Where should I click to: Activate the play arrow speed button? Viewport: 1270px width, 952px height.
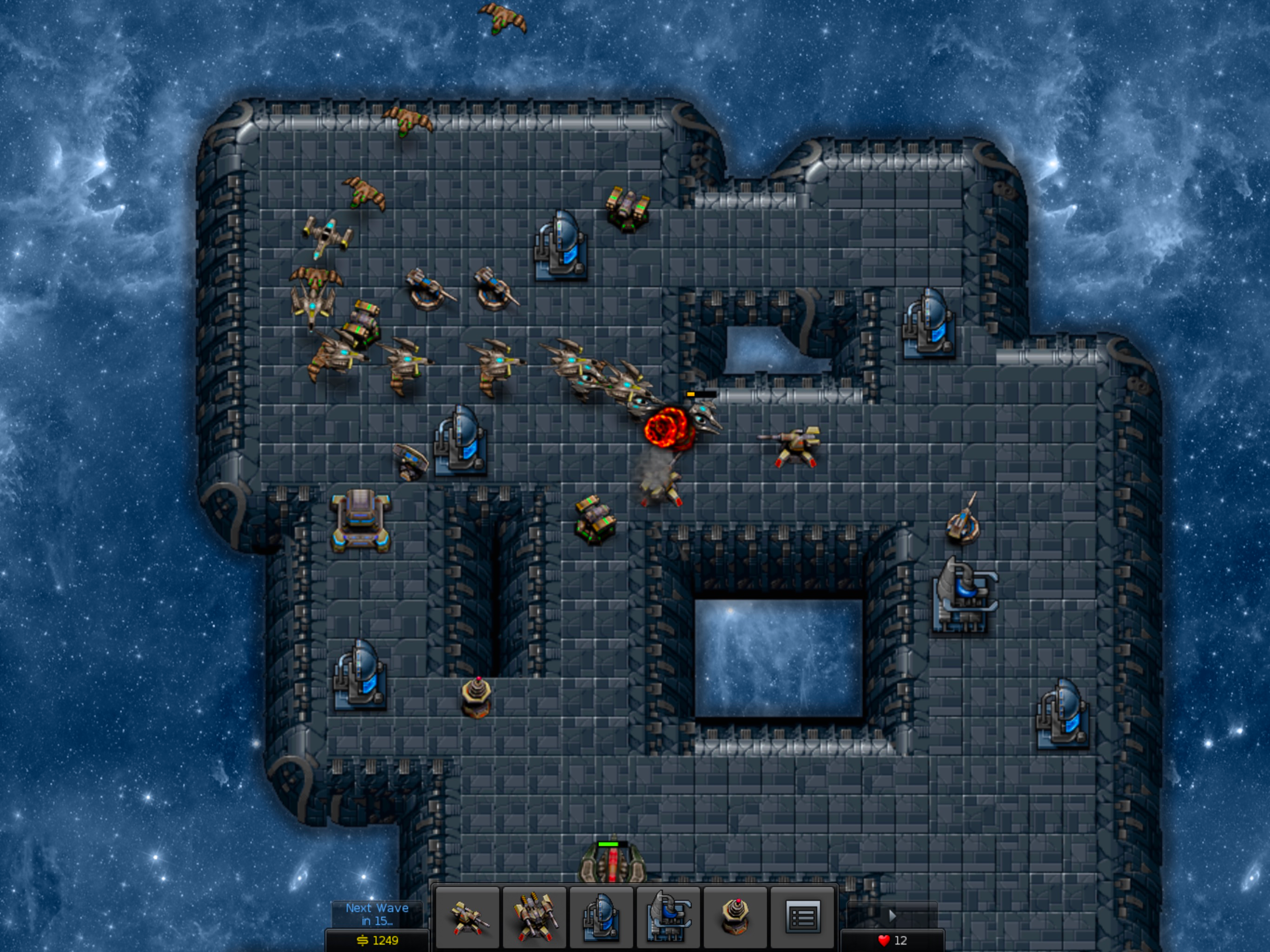892,915
